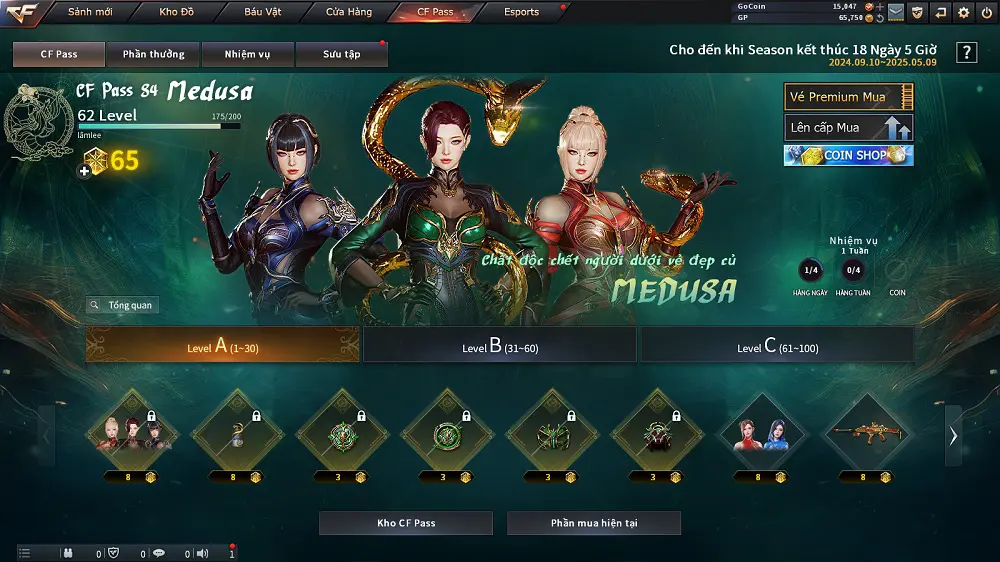Advance rewards with the right arrow
The image size is (1000, 562).
coord(953,436)
